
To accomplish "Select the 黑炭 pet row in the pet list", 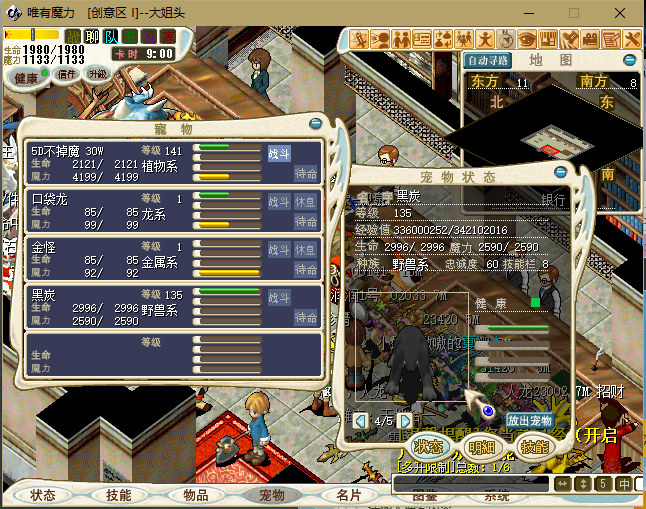I will (x=110, y=307).
